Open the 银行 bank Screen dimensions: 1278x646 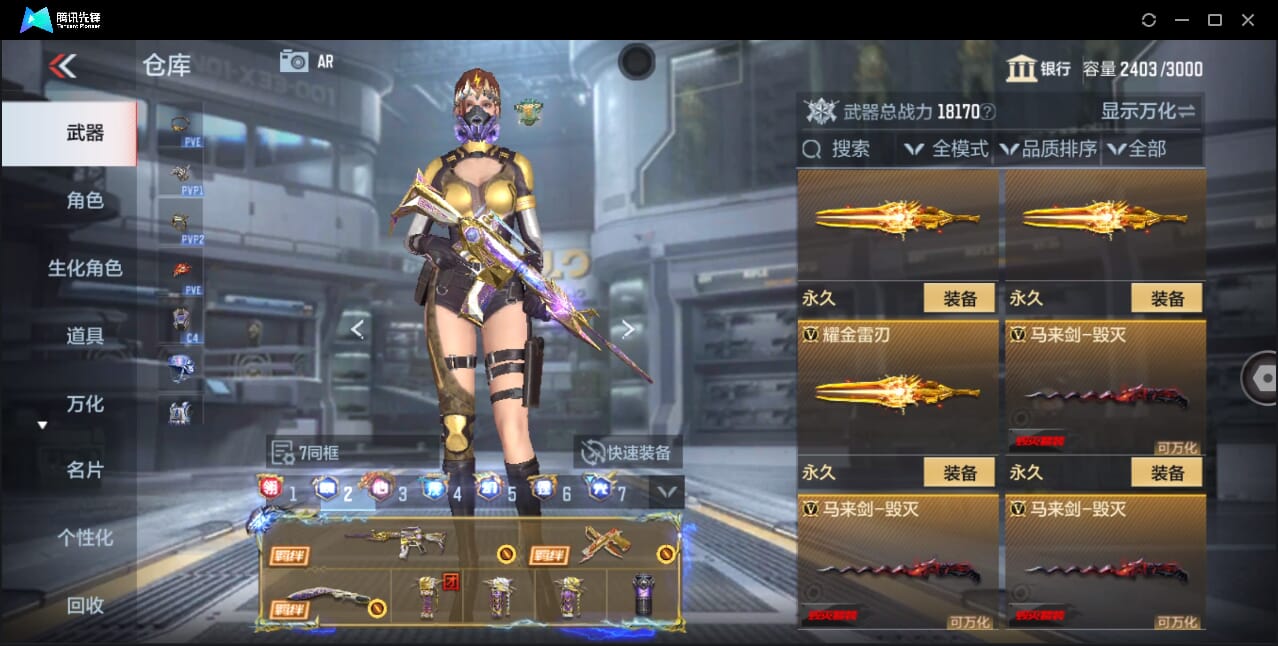(x=1039, y=69)
